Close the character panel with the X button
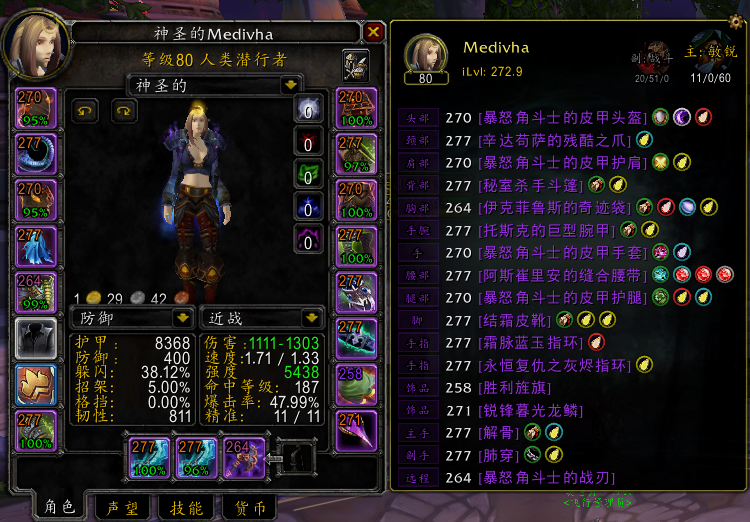 point(374,32)
